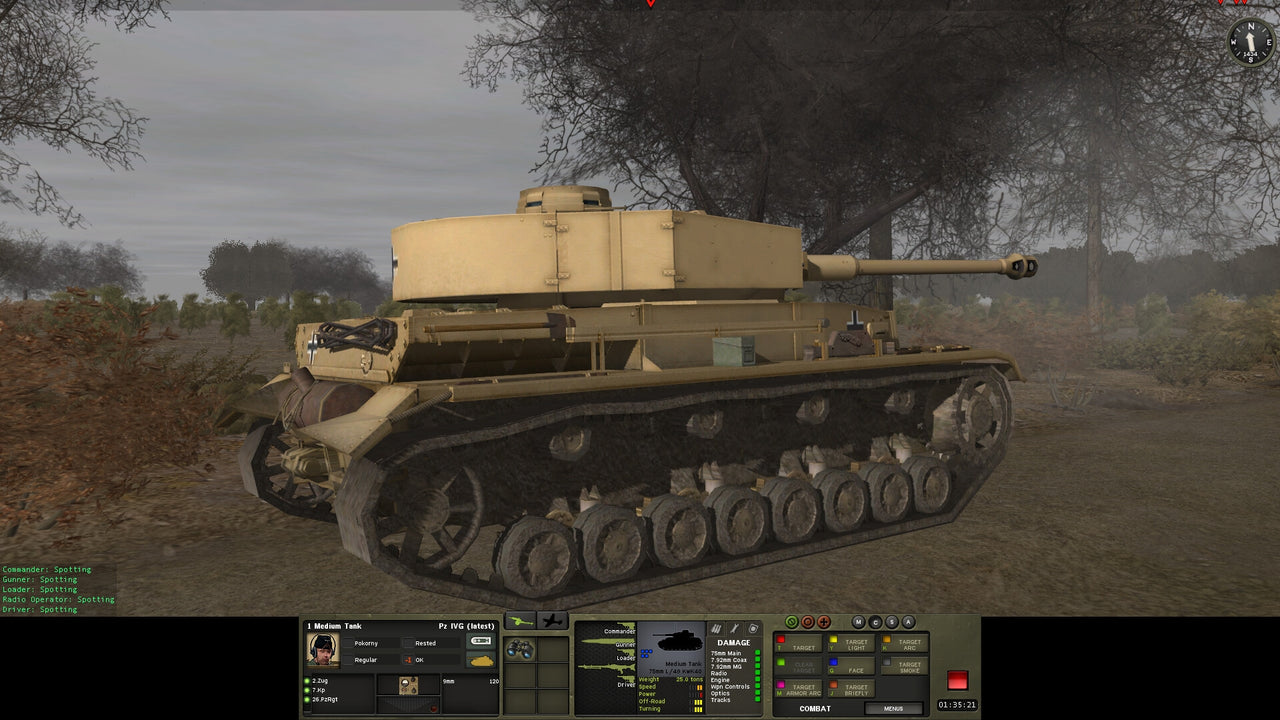Image resolution: width=1280 pixels, height=720 pixels.
Task: Click the yellow swatch beside Target Light
Action: (833, 639)
